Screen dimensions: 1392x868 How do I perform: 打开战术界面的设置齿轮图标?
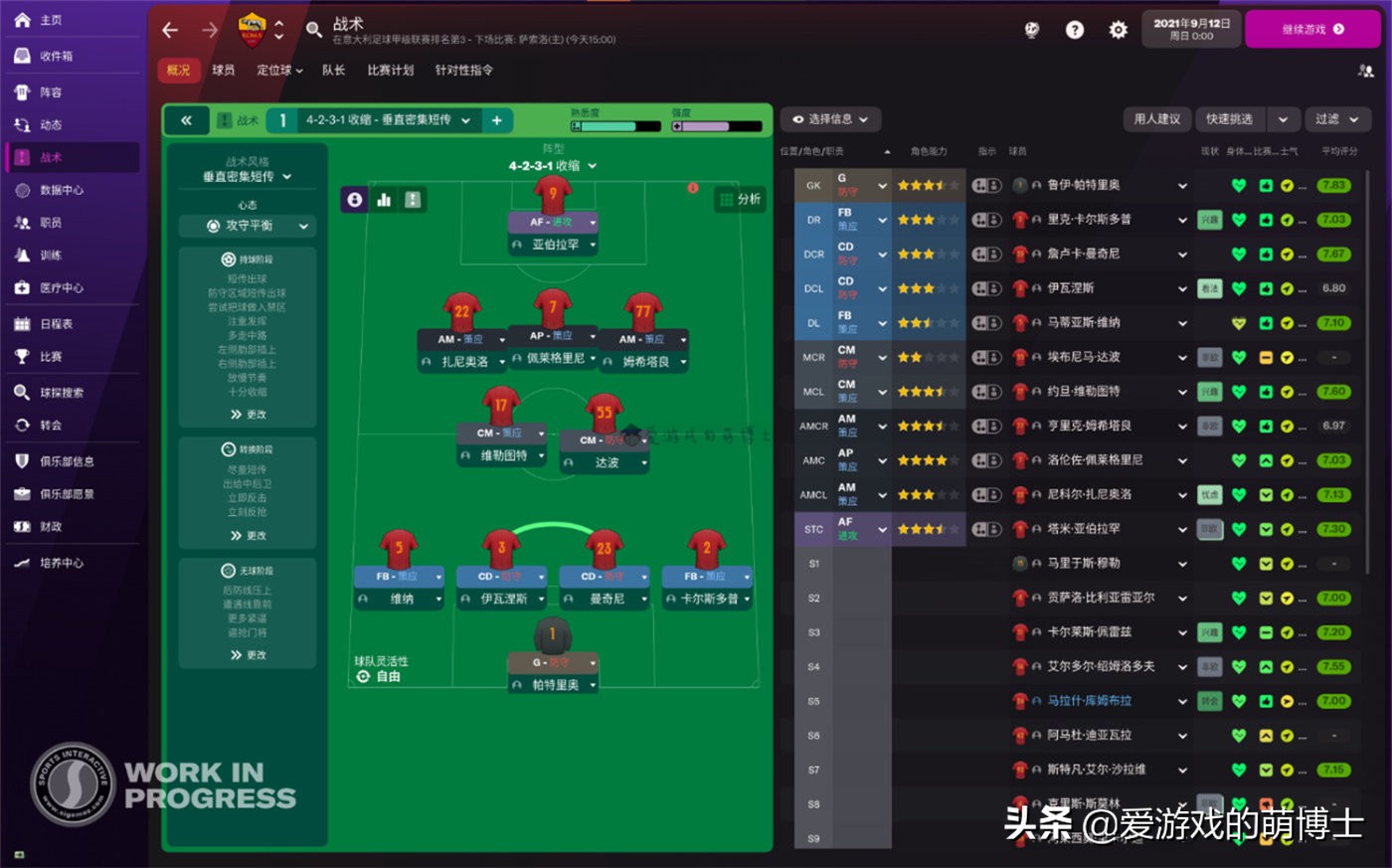click(x=1118, y=30)
